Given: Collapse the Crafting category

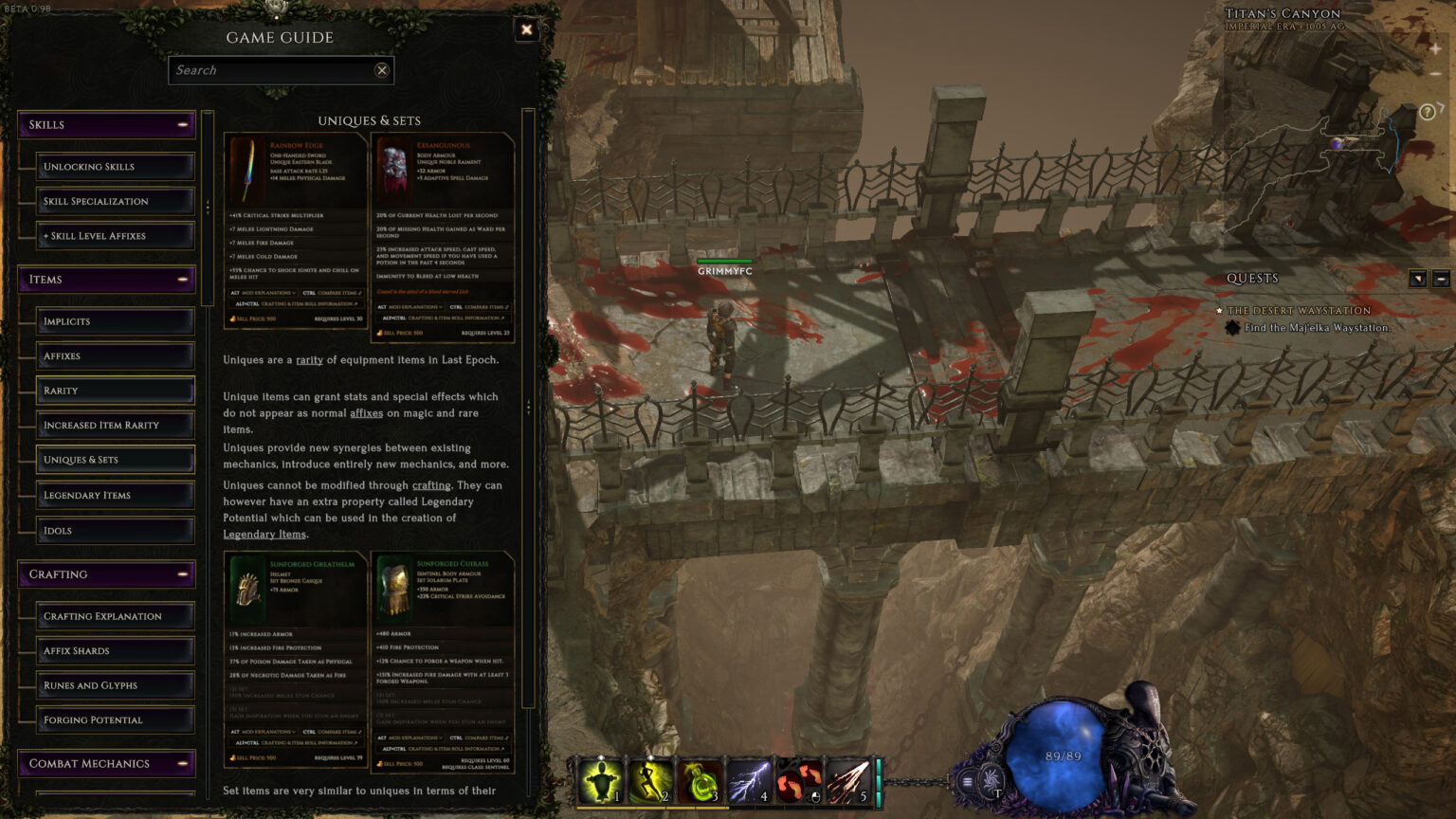Looking at the screenshot, I should [183, 573].
